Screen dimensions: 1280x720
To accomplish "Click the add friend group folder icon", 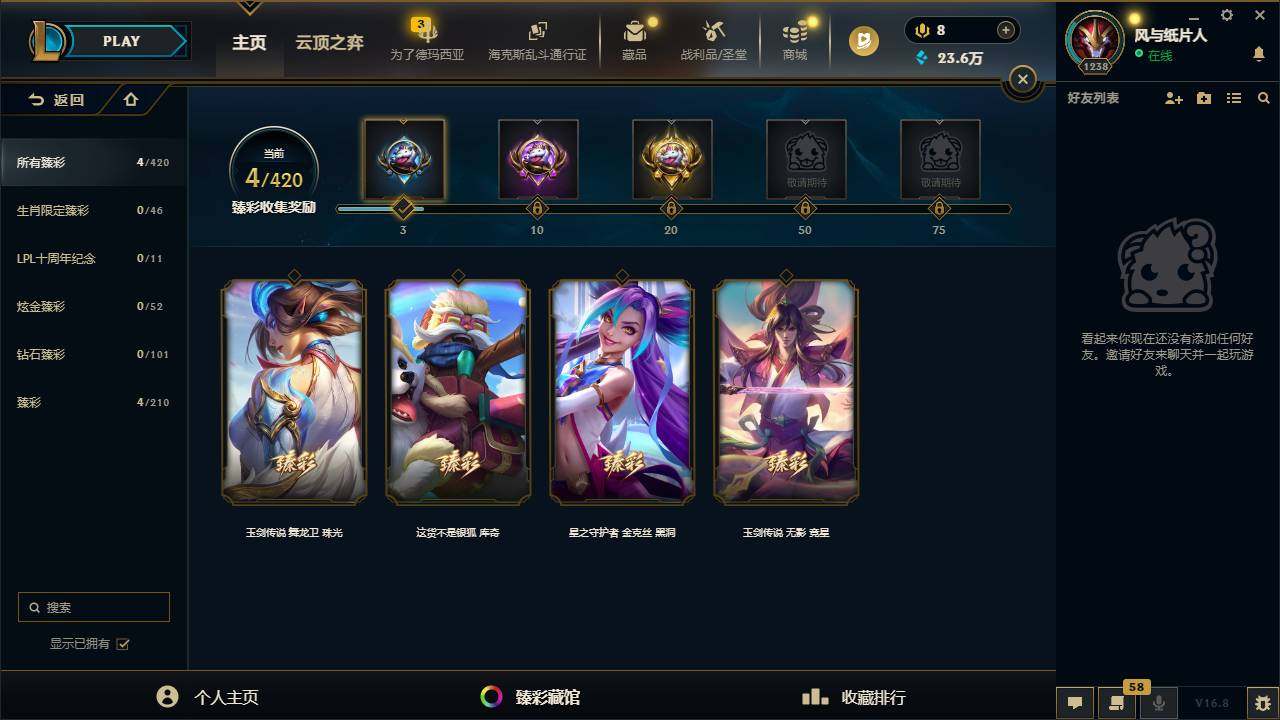I will [x=1203, y=98].
